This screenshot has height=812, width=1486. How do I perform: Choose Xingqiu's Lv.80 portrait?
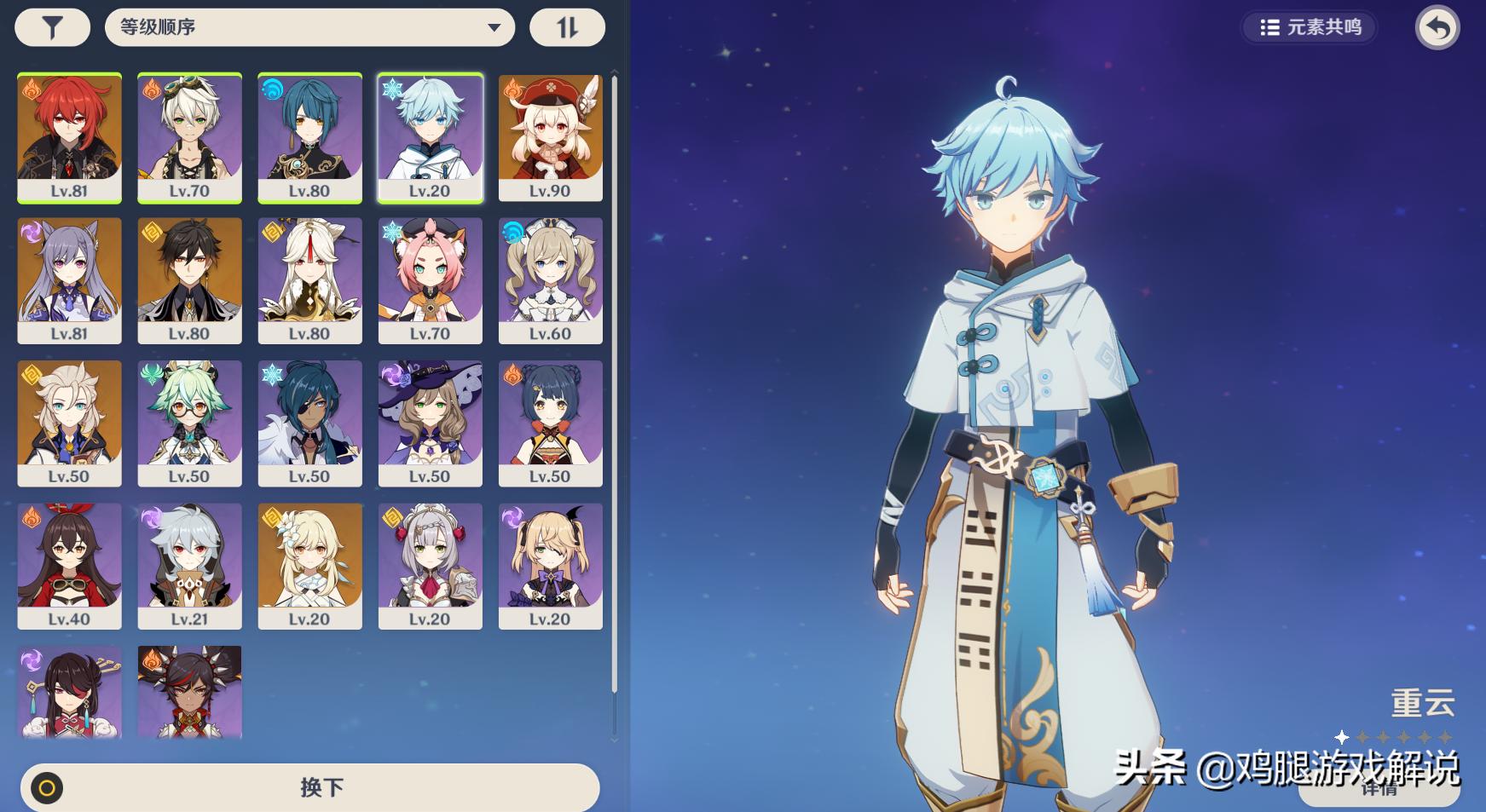pyautogui.click(x=309, y=138)
